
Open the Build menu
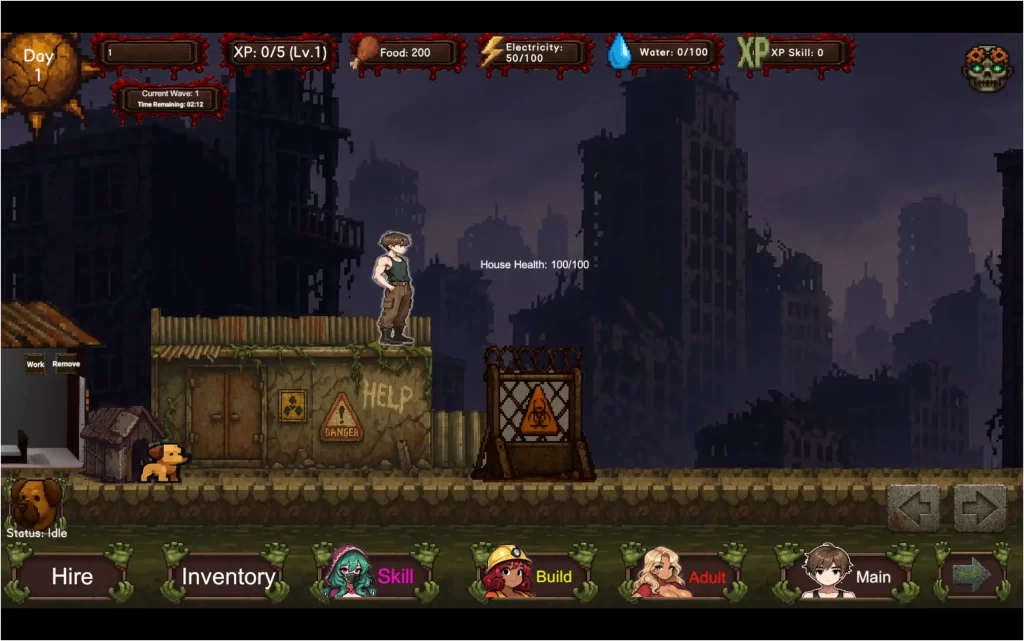tap(531, 576)
